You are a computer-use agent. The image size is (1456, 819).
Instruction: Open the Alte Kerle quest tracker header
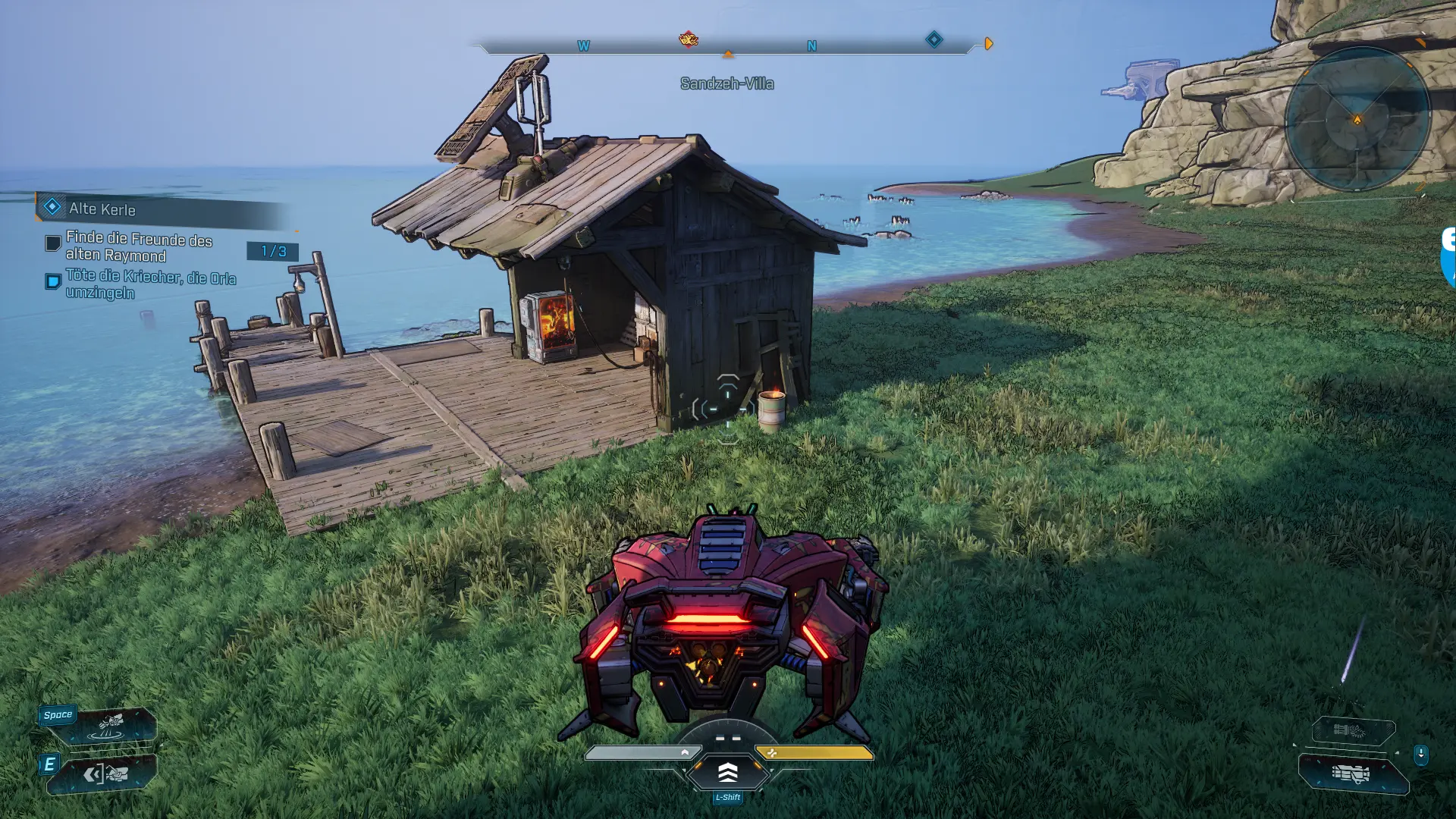coord(102,209)
